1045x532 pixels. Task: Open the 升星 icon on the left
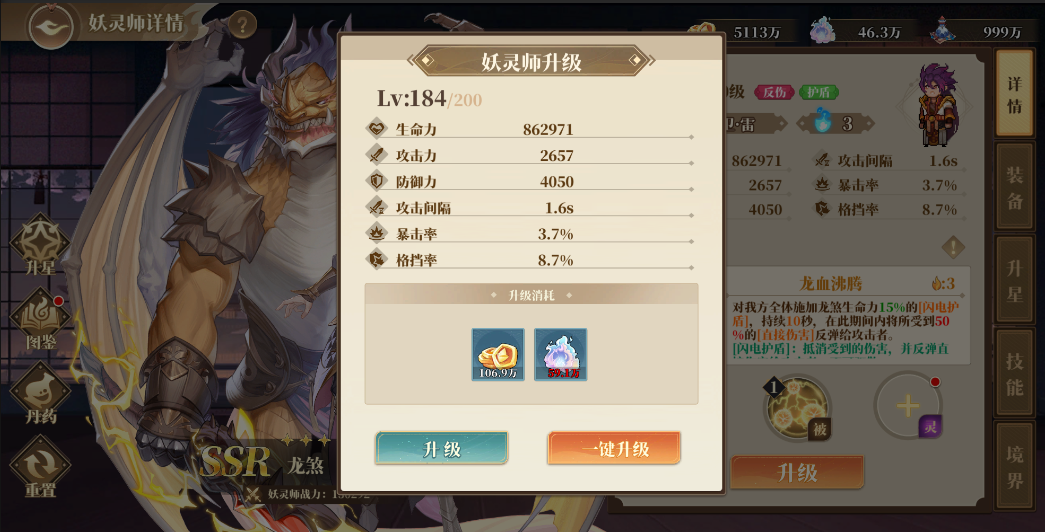click(x=40, y=245)
